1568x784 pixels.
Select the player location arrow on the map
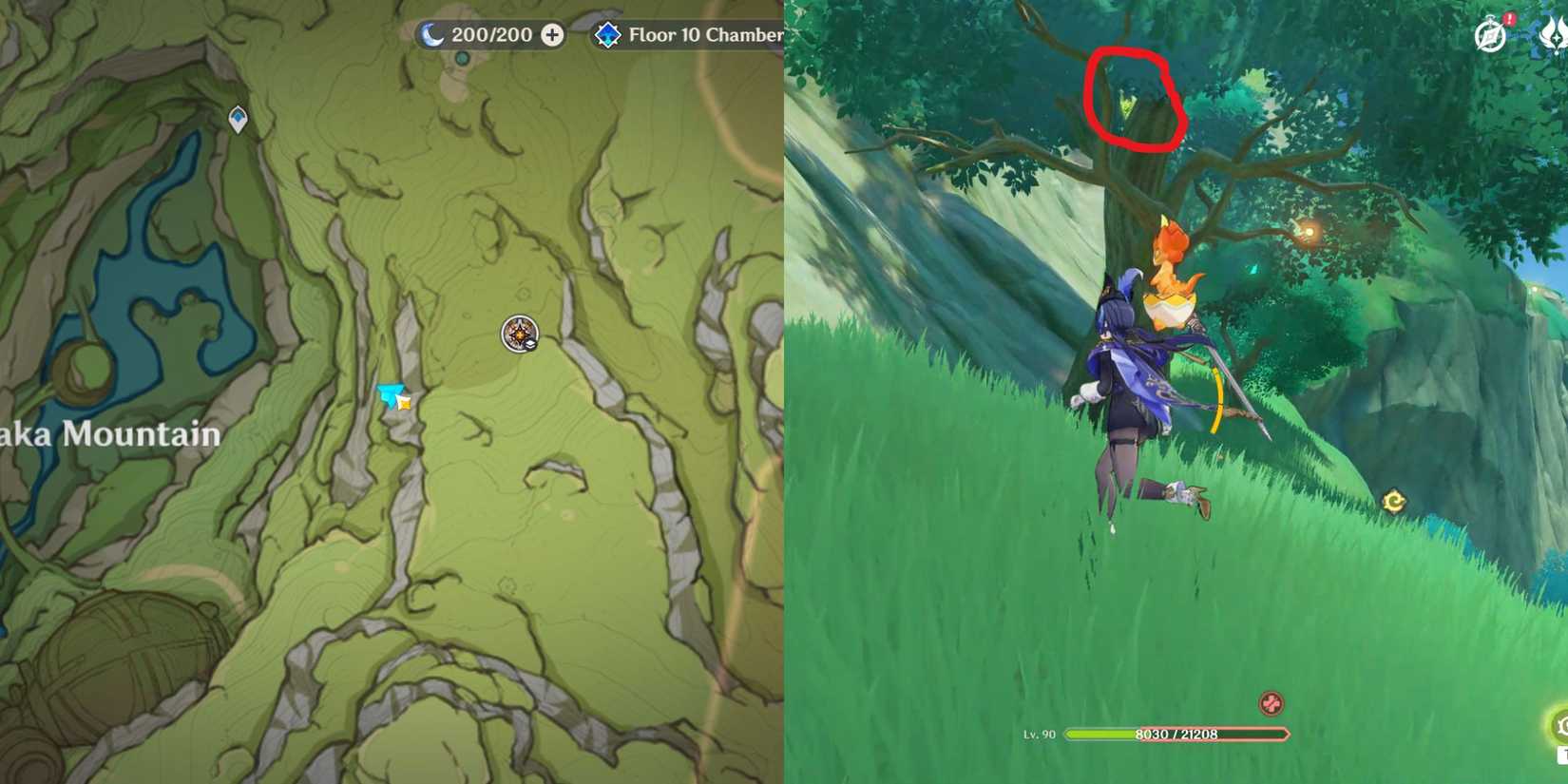(392, 395)
